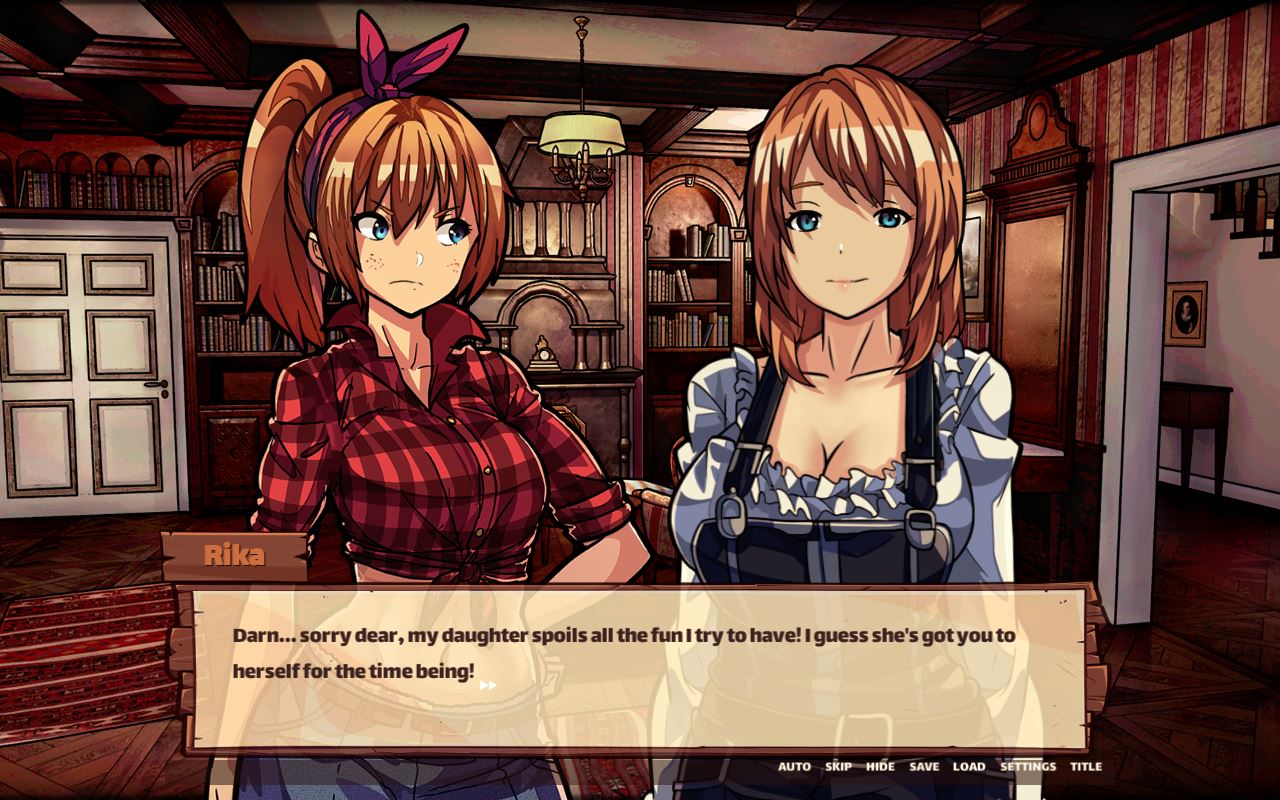The height and width of the screenshot is (800, 1280).
Task: Hide the dialogue box with HIDE
Action: [x=880, y=767]
